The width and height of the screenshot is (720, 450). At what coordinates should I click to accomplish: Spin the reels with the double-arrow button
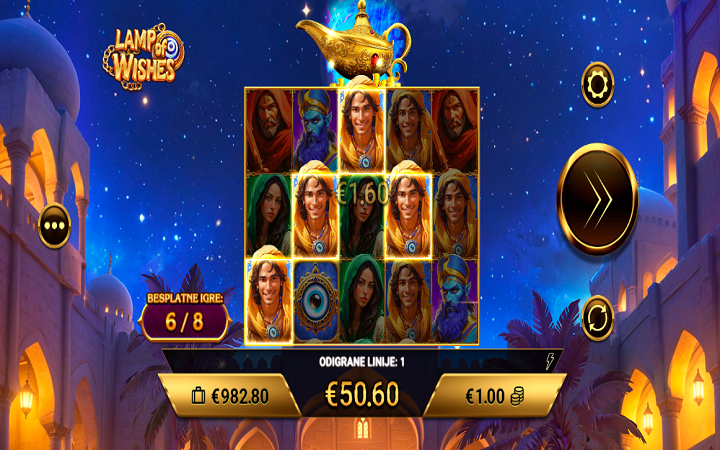pyautogui.click(x=597, y=199)
